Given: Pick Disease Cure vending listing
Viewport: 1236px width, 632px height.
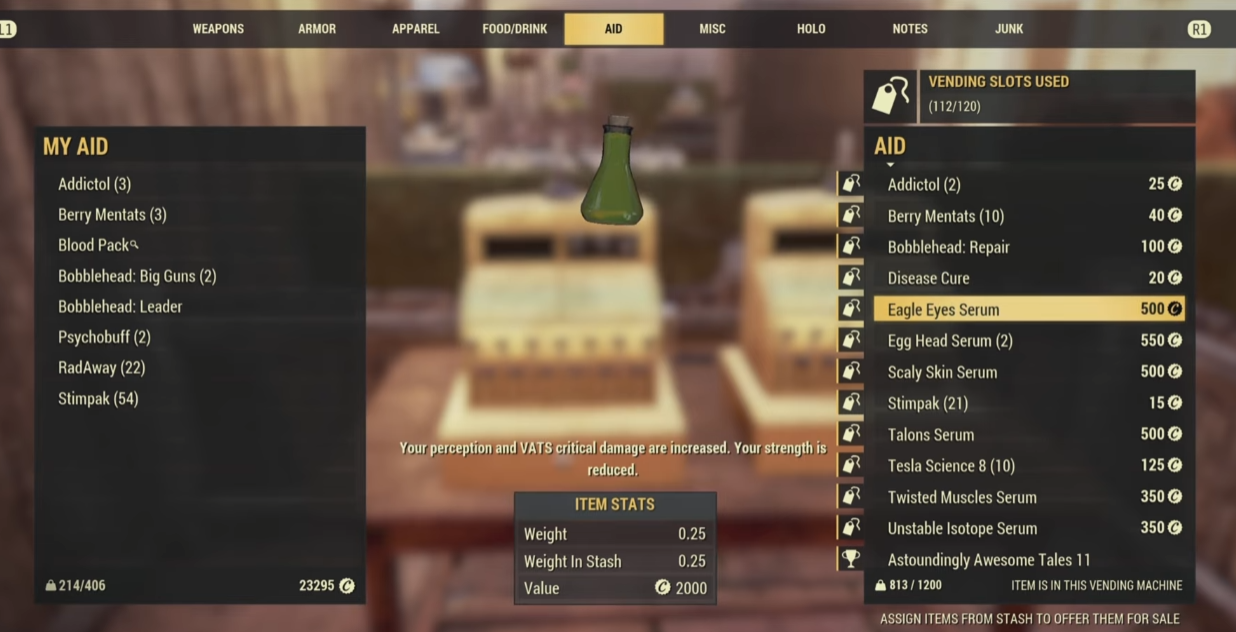Looking at the screenshot, I should click(x=1028, y=278).
